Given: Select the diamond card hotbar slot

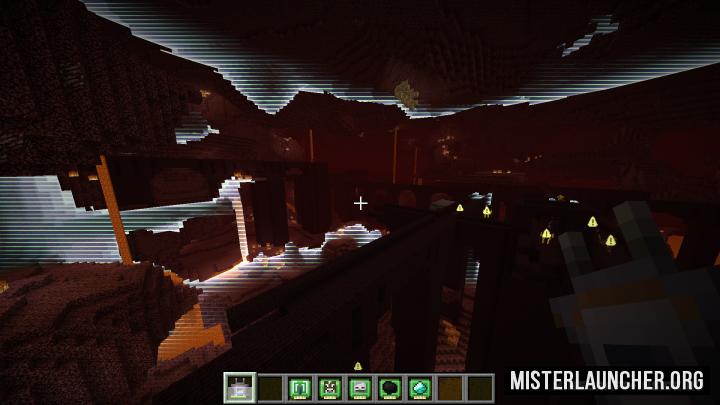Looking at the screenshot, I should click(419, 388).
